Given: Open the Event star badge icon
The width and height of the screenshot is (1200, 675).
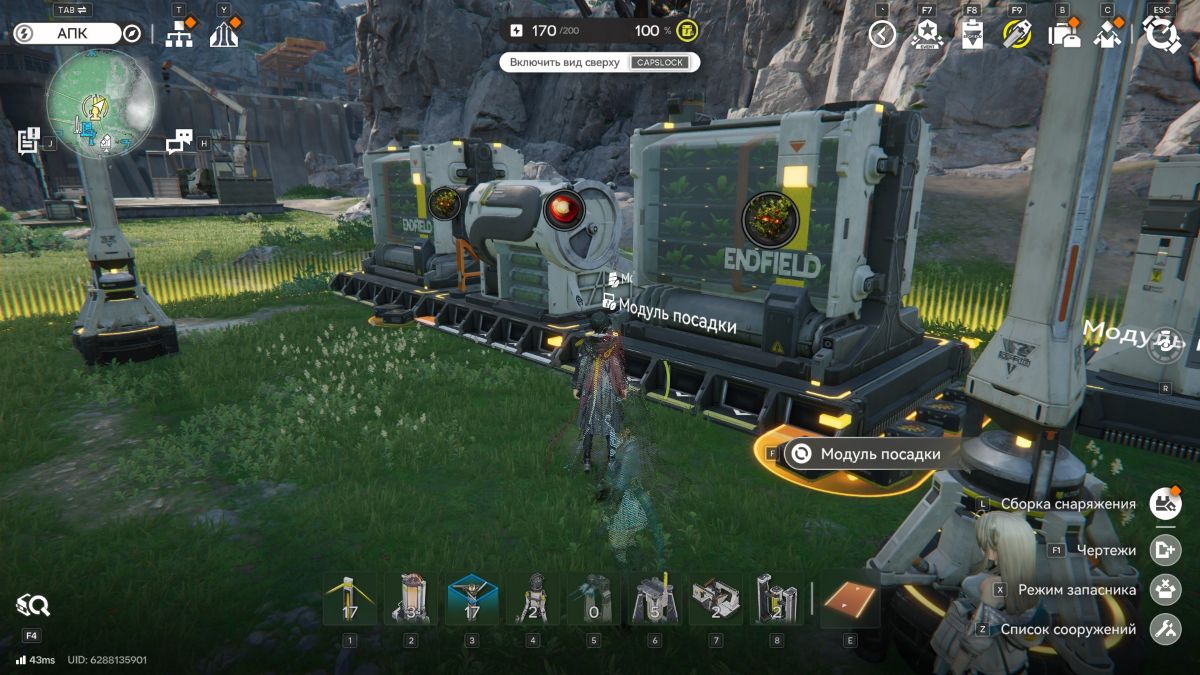Looking at the screenshot, I should coord(927,35).
